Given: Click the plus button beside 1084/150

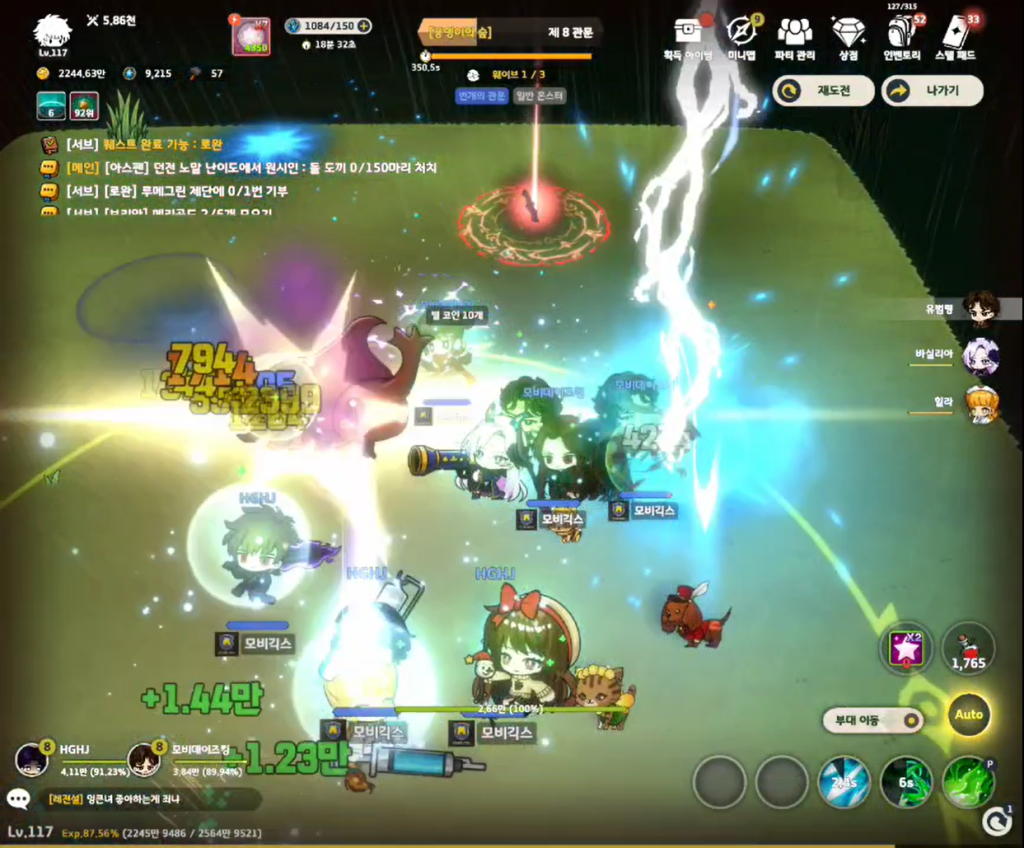Looking at the screenshot, I should 364,26.
